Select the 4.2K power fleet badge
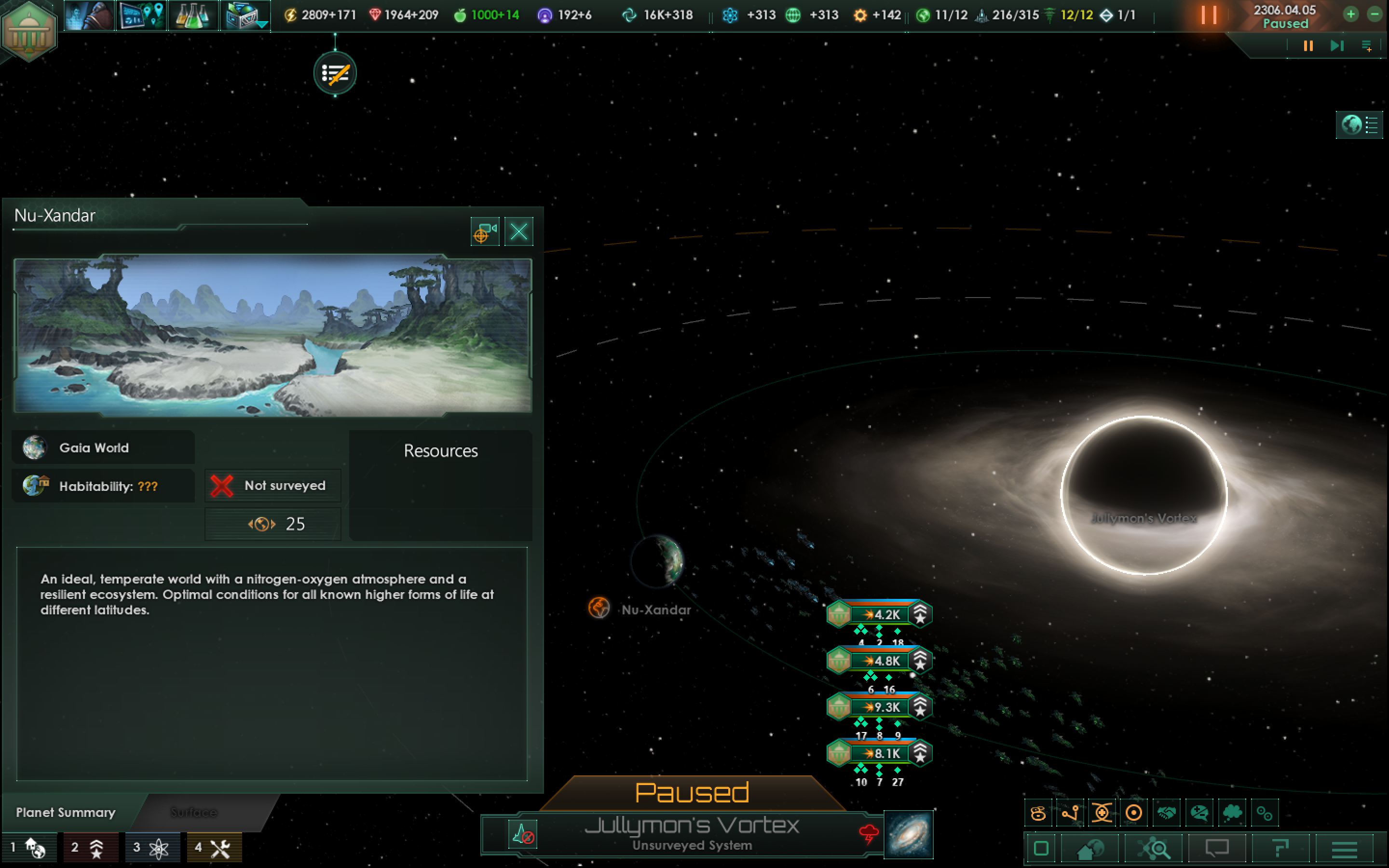The height and width of the screenshot is (868, 1389). [879, 615]
